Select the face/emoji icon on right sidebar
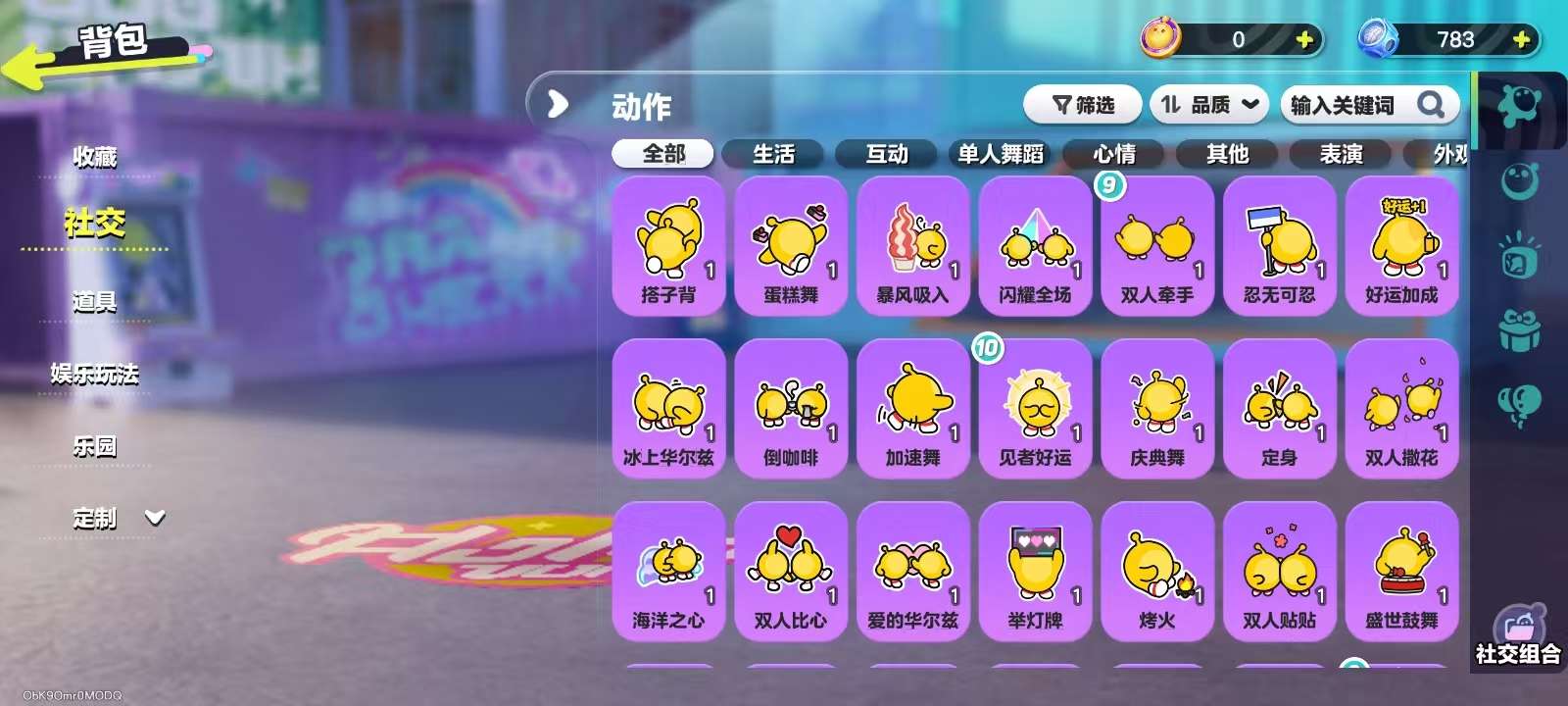1568x706 pixels. pyautogui.click(x=1517, y=181)
